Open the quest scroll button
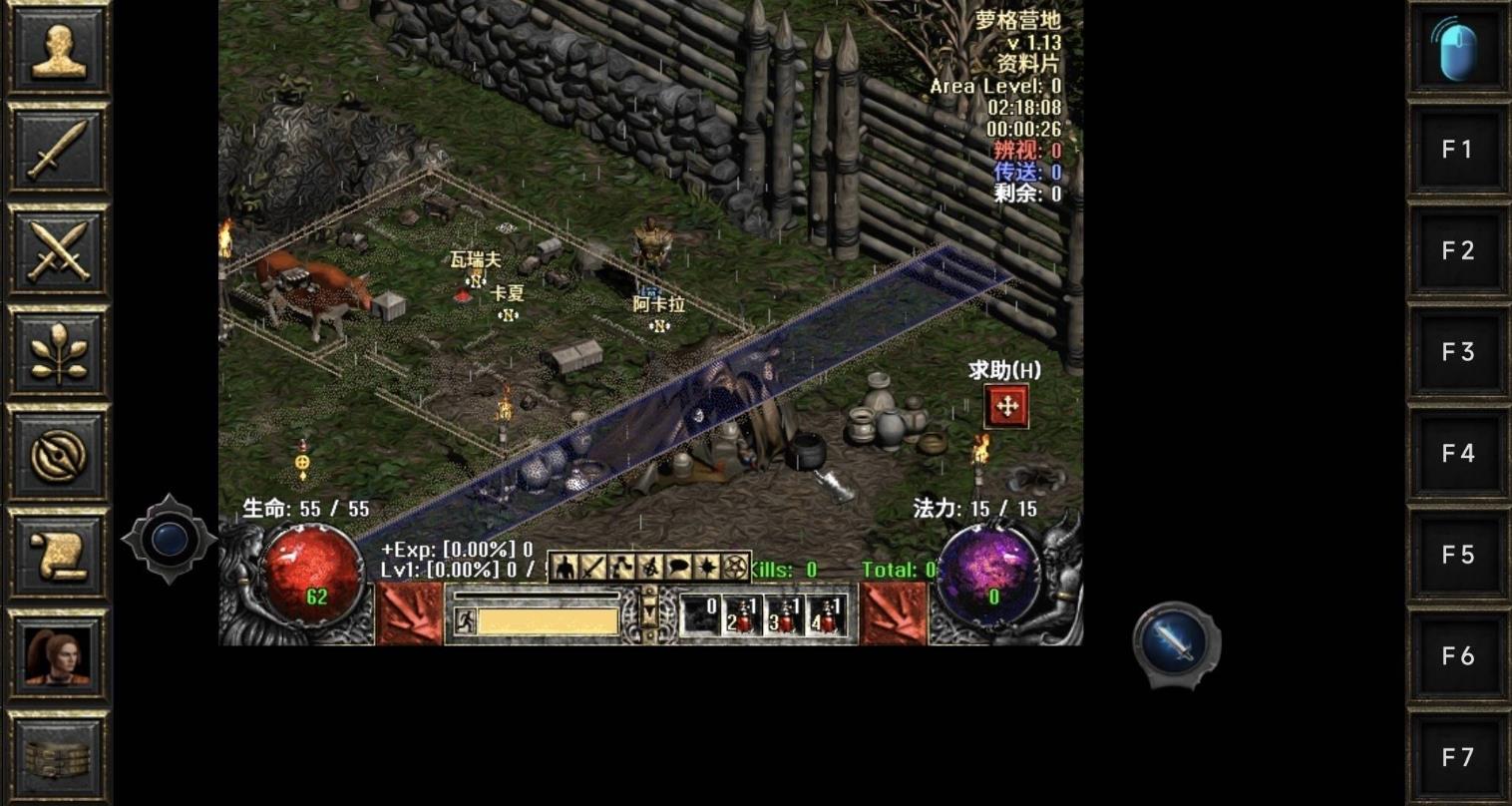Image resolution: width=1512 pixels, height=806 pixels. 58,555
